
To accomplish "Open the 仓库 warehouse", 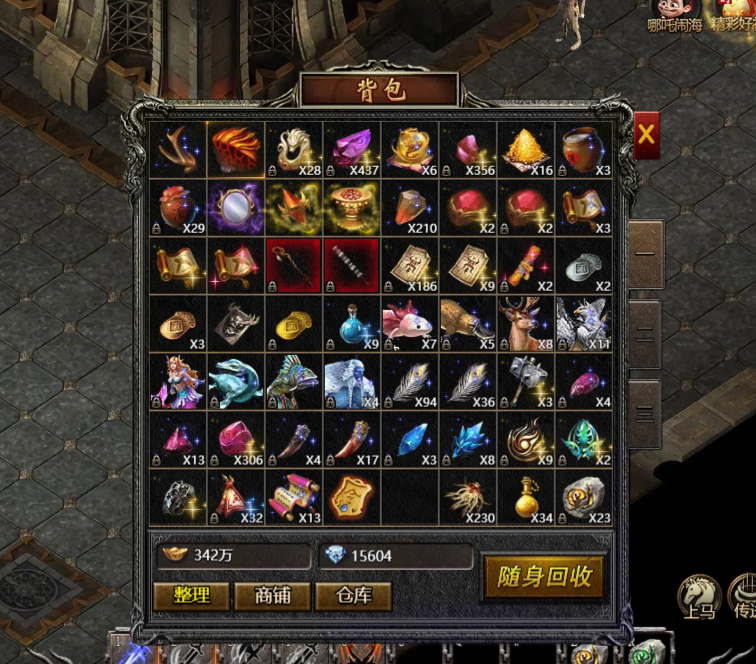I will tap(353, 596).
